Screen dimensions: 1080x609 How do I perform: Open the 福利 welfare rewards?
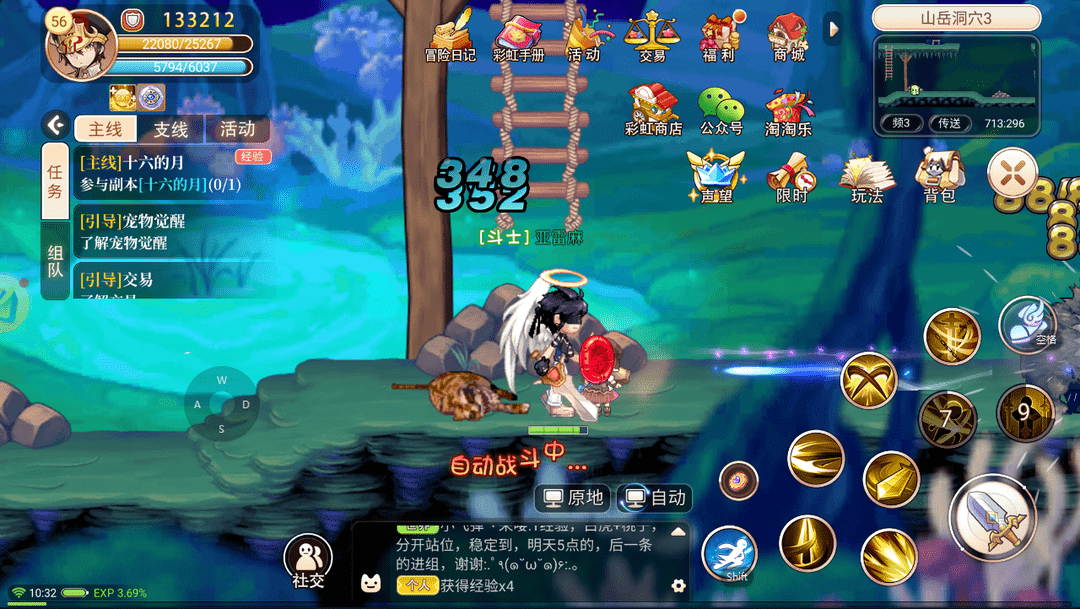pos(719,36)
